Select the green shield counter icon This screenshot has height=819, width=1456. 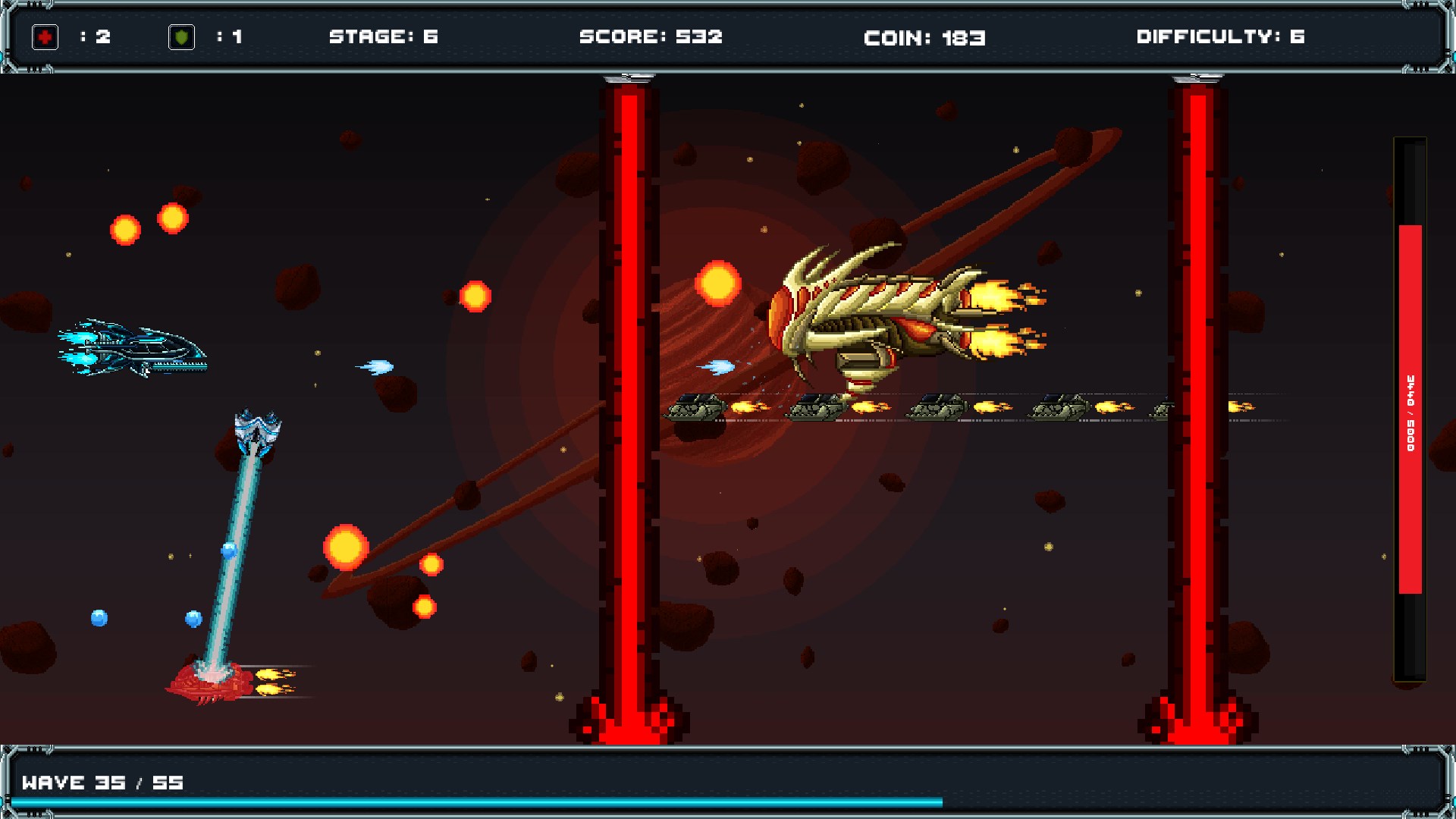(182, 35)
